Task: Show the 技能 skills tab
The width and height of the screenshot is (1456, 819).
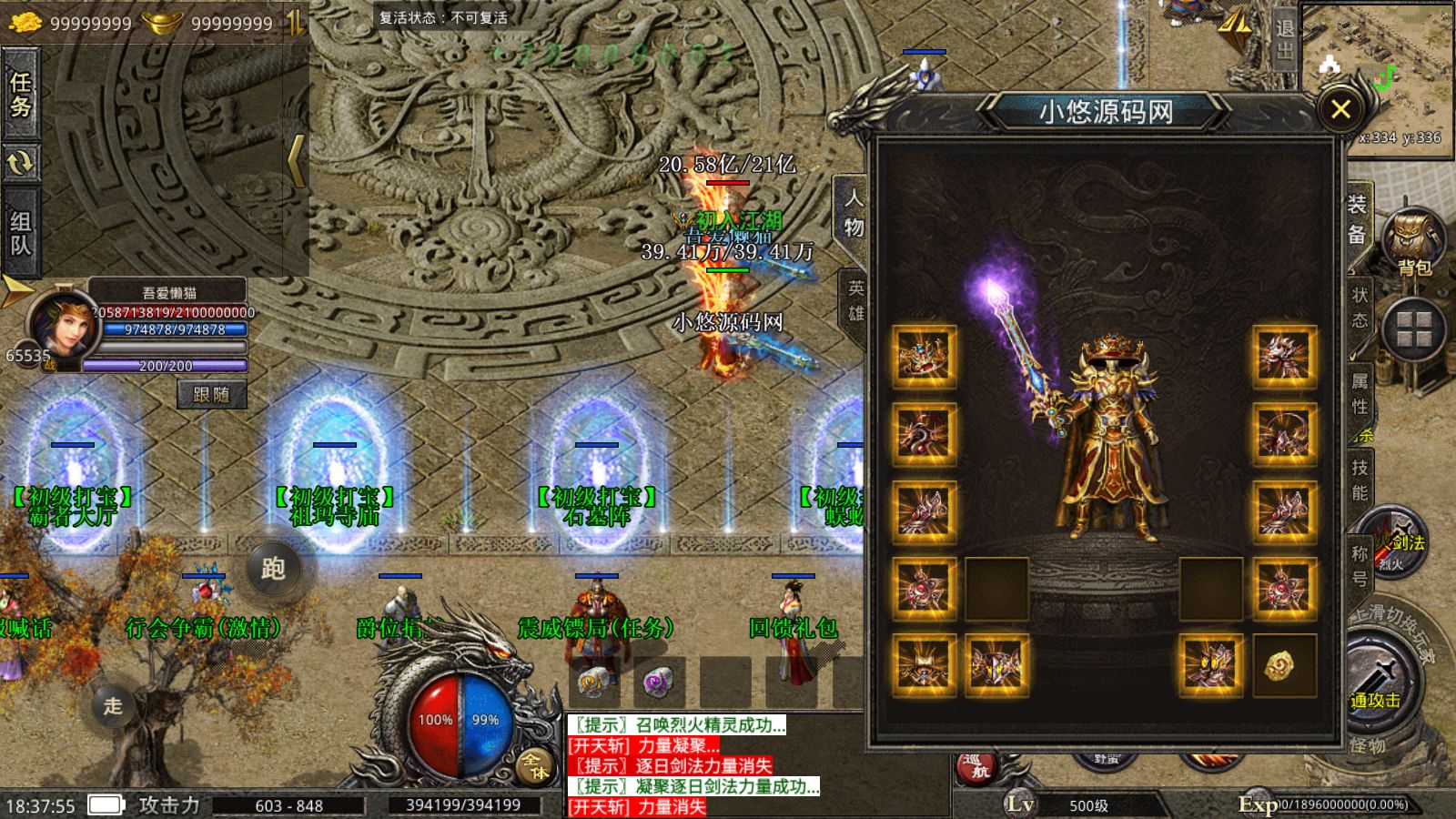Action: (x=1360, y=480)
